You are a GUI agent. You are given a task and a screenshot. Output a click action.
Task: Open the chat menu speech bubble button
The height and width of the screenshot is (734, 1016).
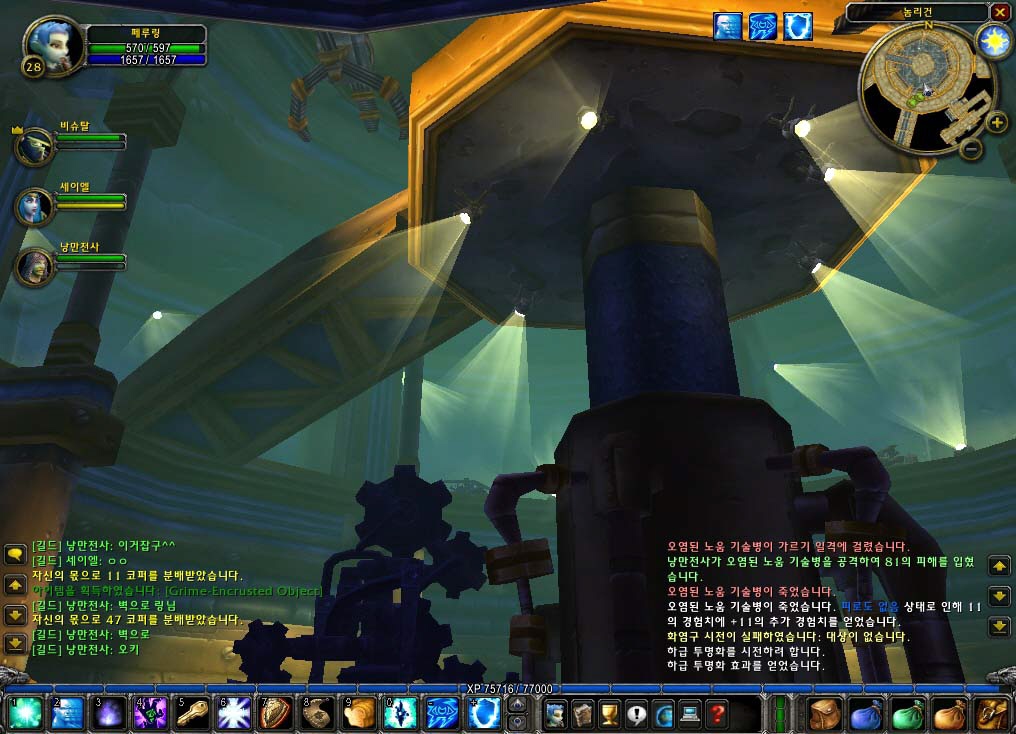click(x=14, y=552)
